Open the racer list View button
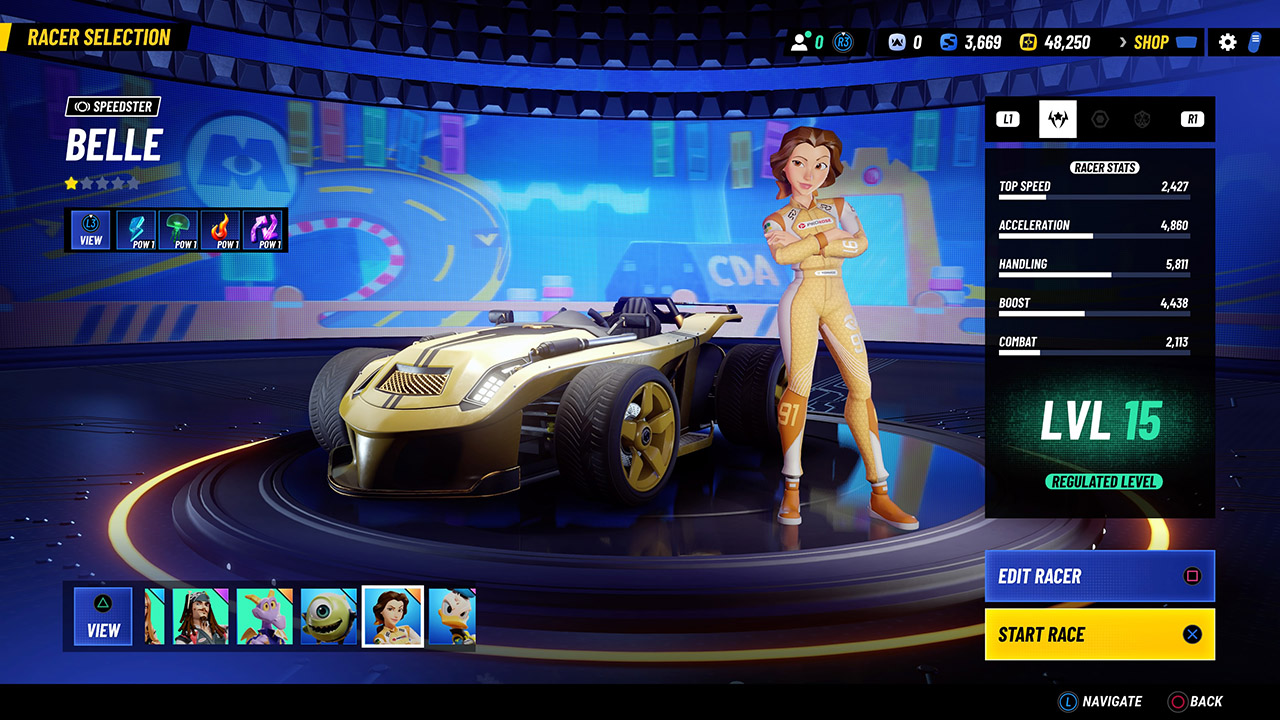 pyautogui.click(x=103, y=616)
